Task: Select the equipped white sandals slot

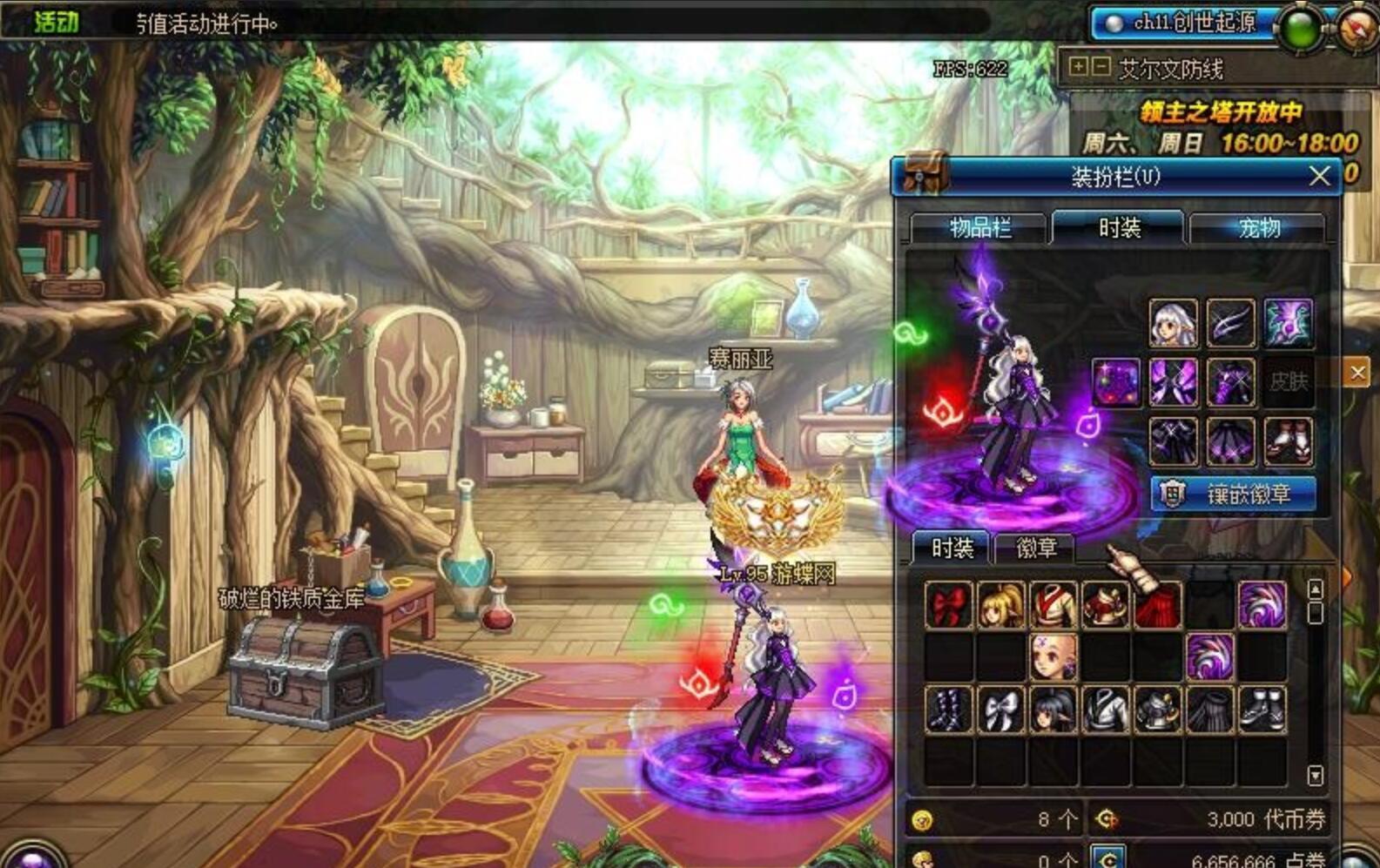Action: pos(1288,441)
